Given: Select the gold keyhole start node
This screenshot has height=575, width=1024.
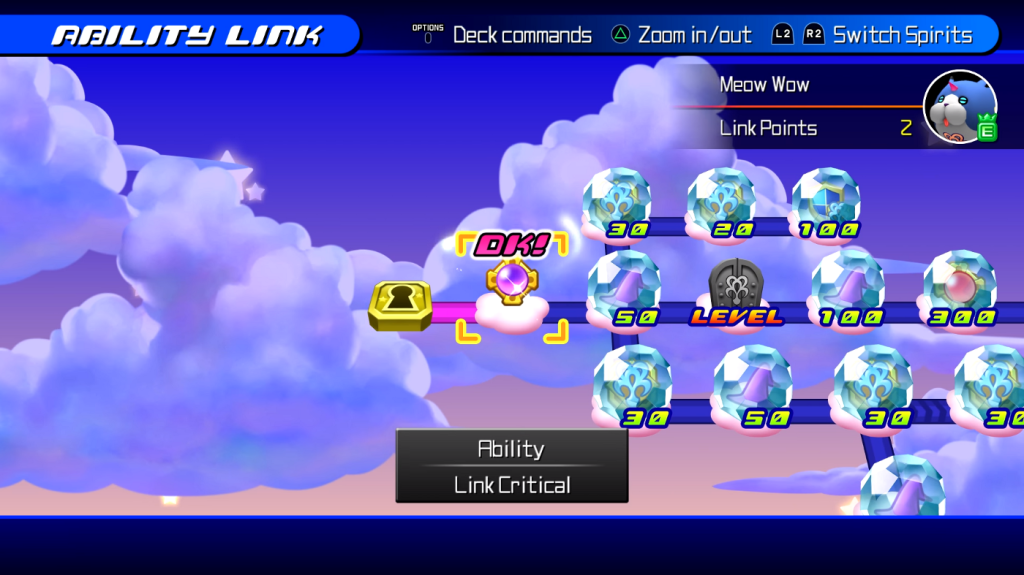Looking at the screenshot, I should [400, 305].
